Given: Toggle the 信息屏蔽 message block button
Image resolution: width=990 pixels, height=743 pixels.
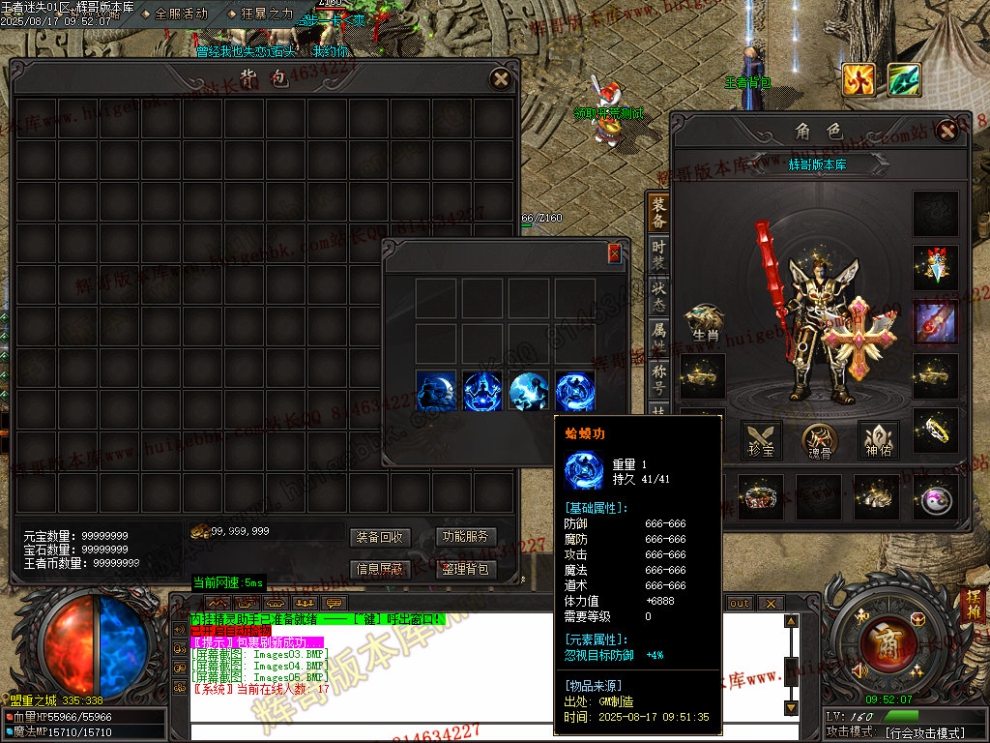Looking at the screenshot, I should click(380, 569).
